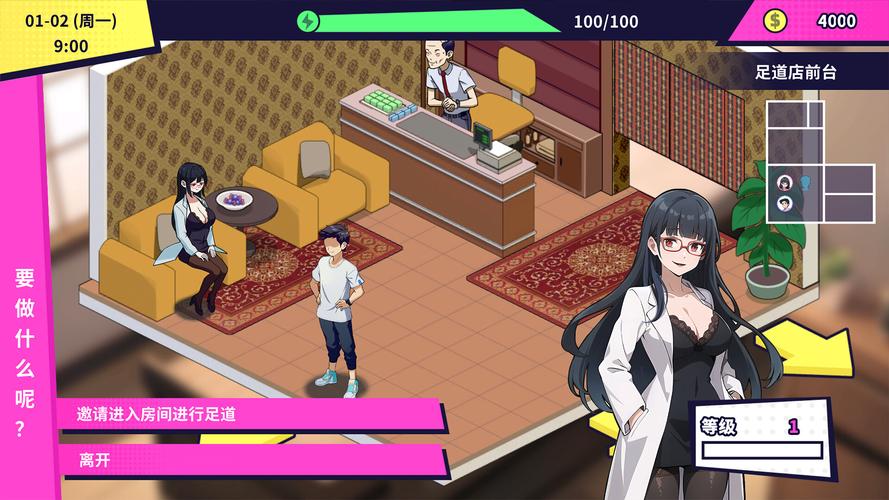
Task: Click the glasses girl marker on minimap
Action: pyautogui.click(x=785, y=183)
